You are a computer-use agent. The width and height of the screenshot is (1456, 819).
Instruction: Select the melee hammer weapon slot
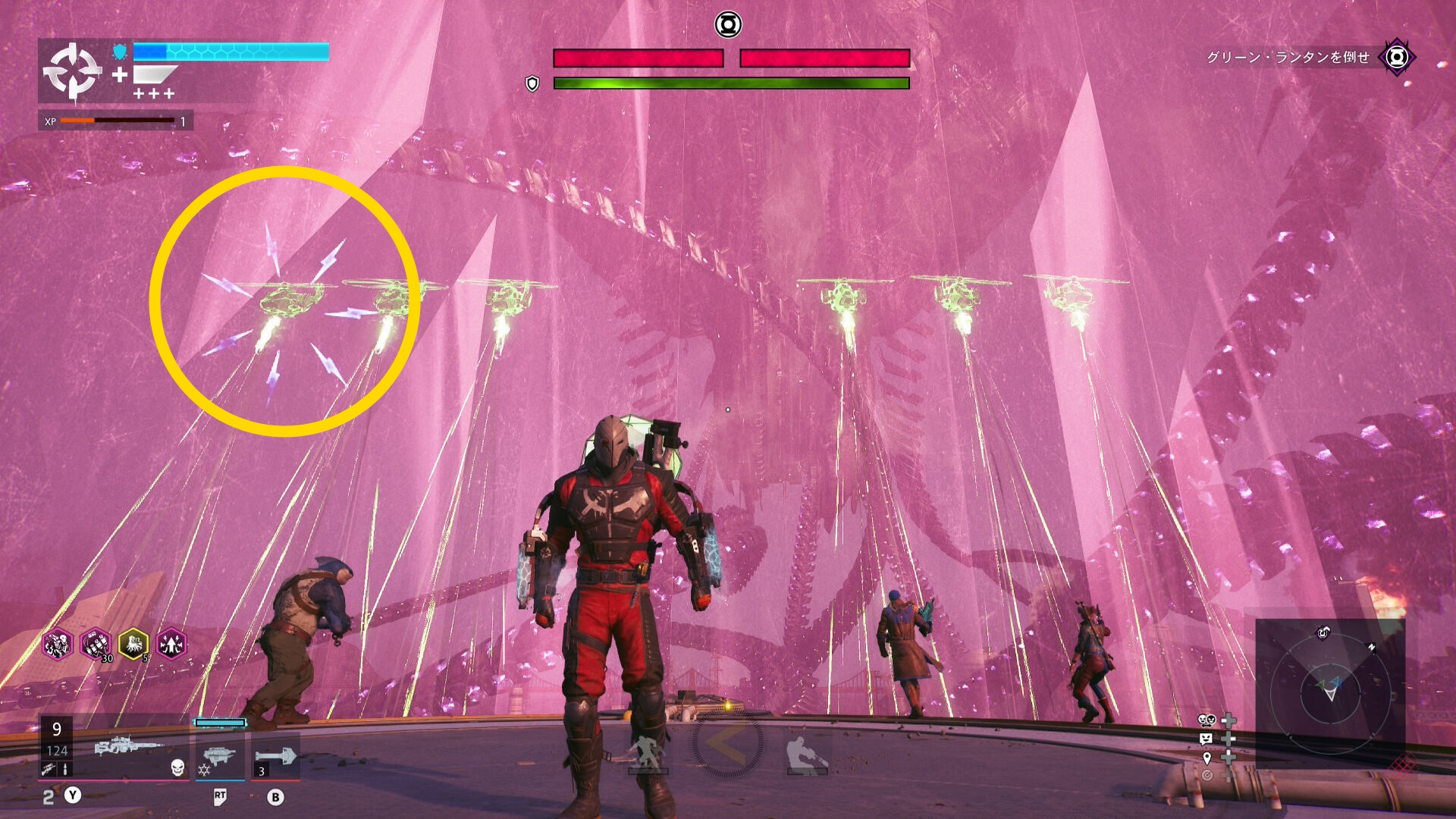click(x=276, y=756)
